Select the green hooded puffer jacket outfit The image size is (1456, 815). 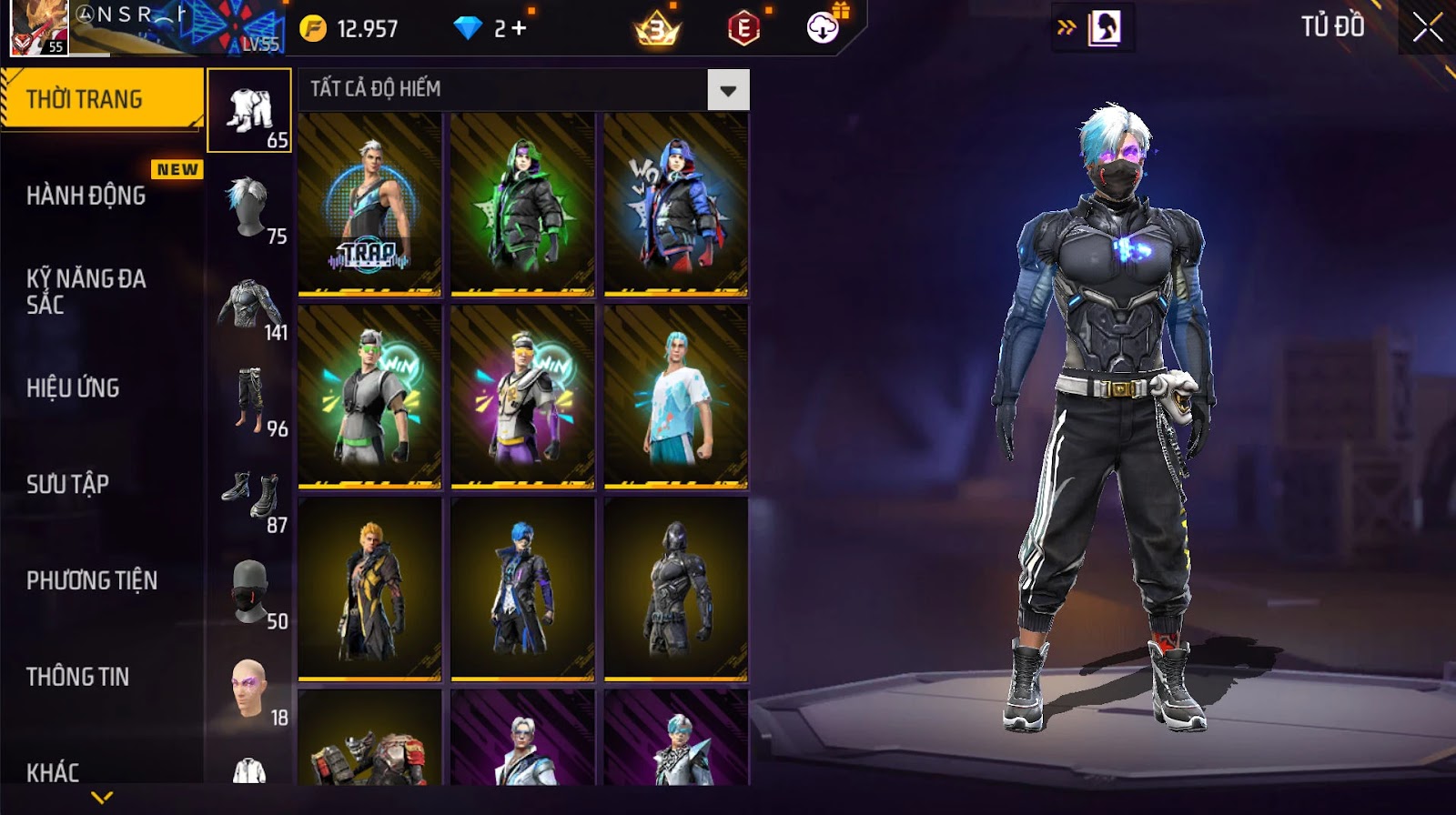(x=522, y=205)
